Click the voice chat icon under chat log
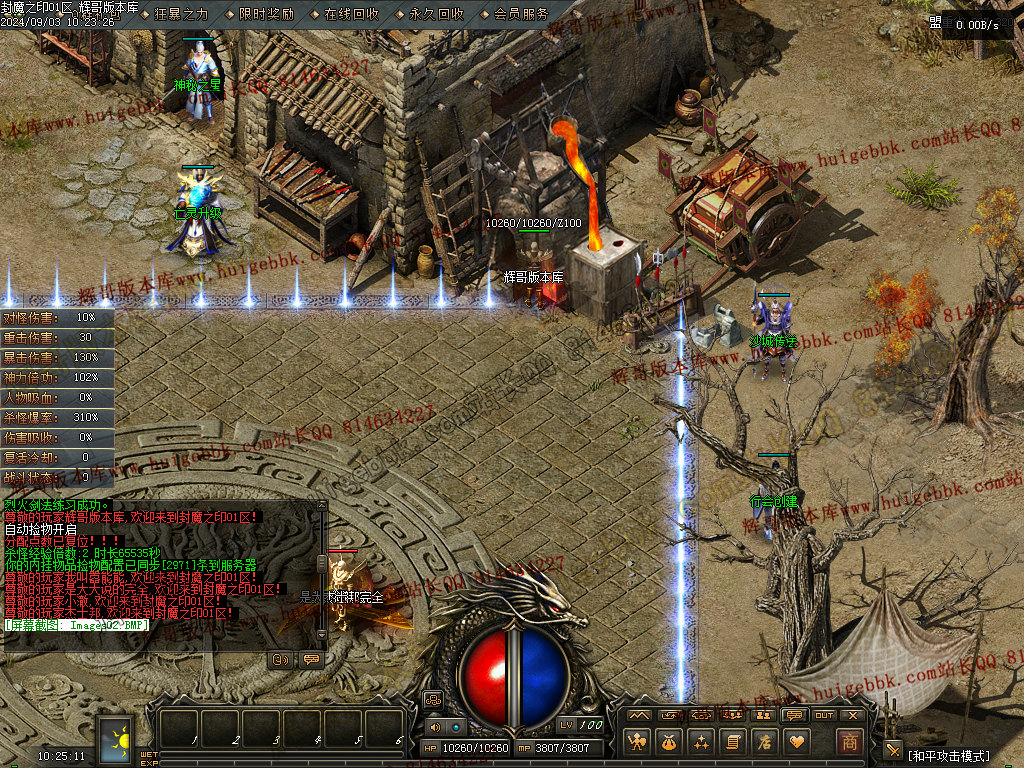 tap(282, 659)
